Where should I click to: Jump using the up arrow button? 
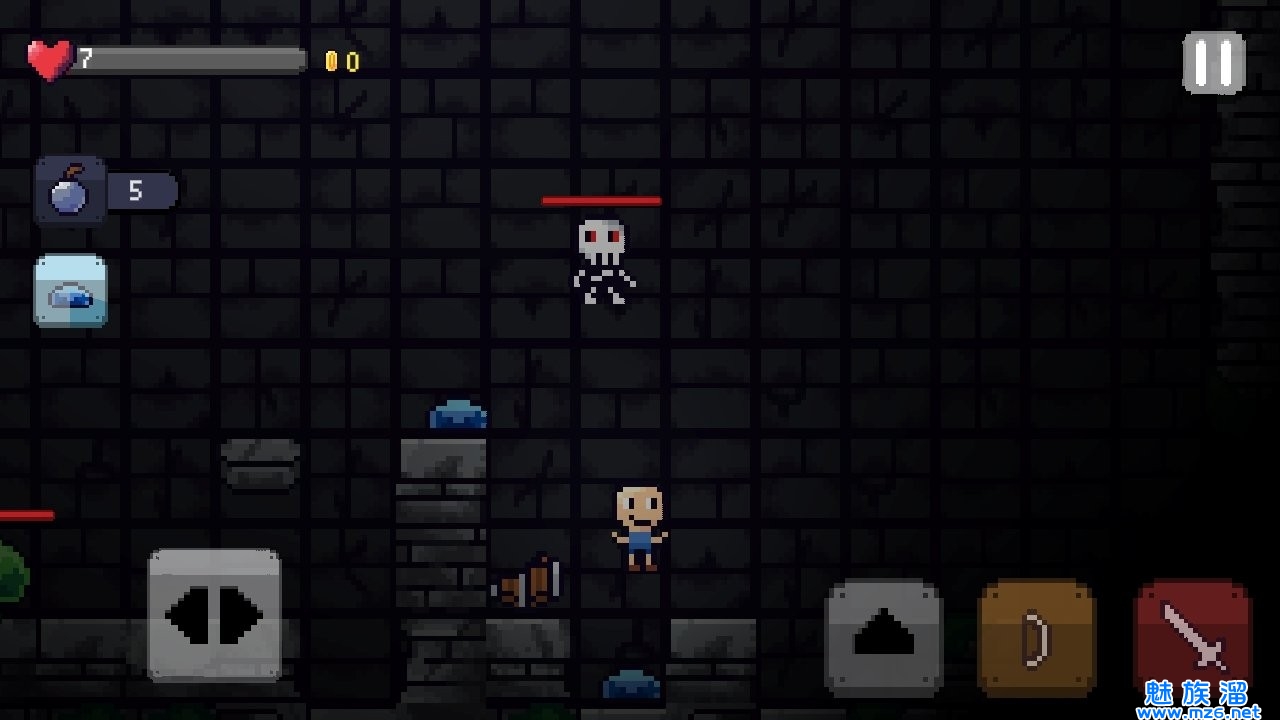884,638
